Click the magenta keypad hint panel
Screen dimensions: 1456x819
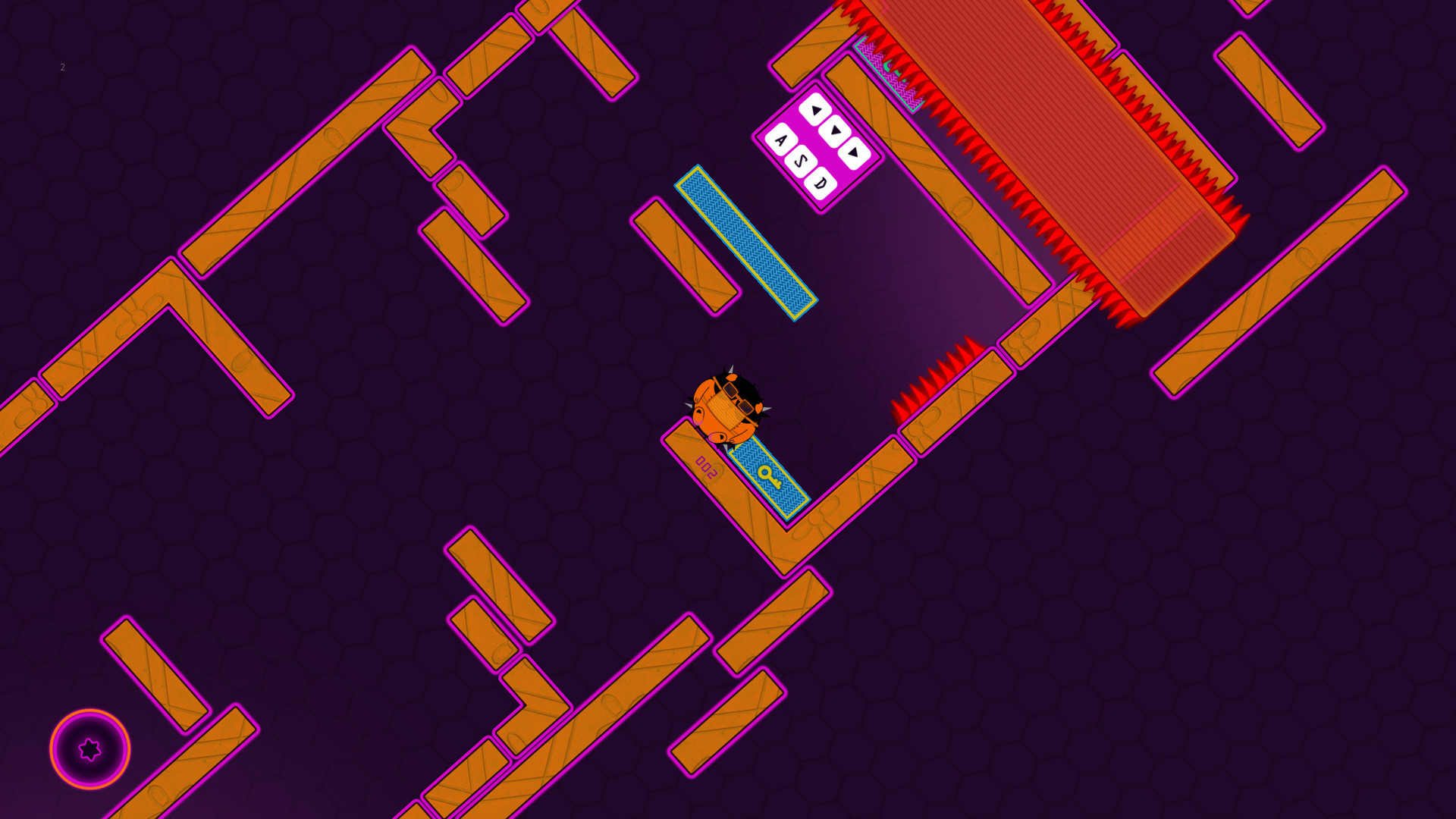[817, 144]
